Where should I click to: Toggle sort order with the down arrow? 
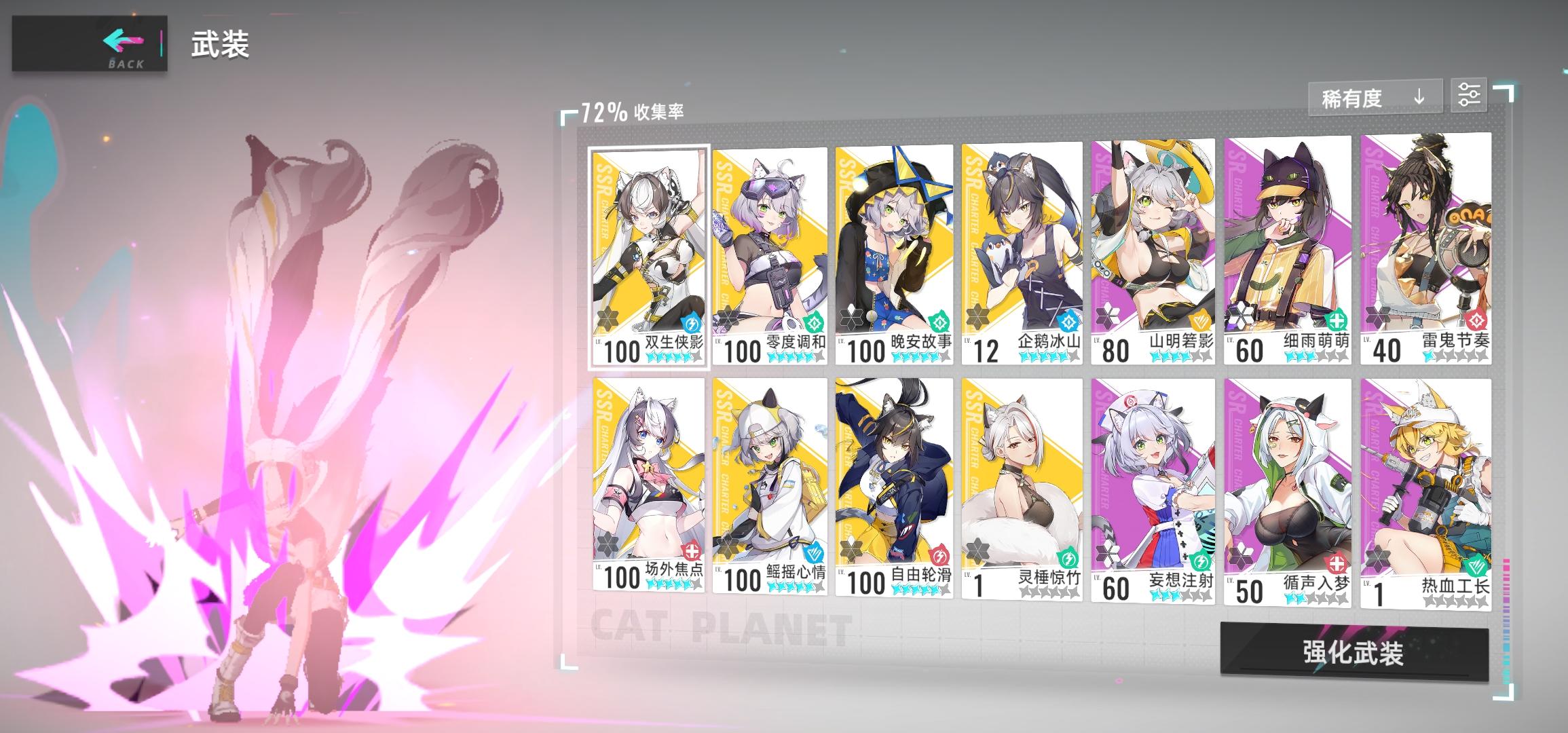tap(1419, 97)
